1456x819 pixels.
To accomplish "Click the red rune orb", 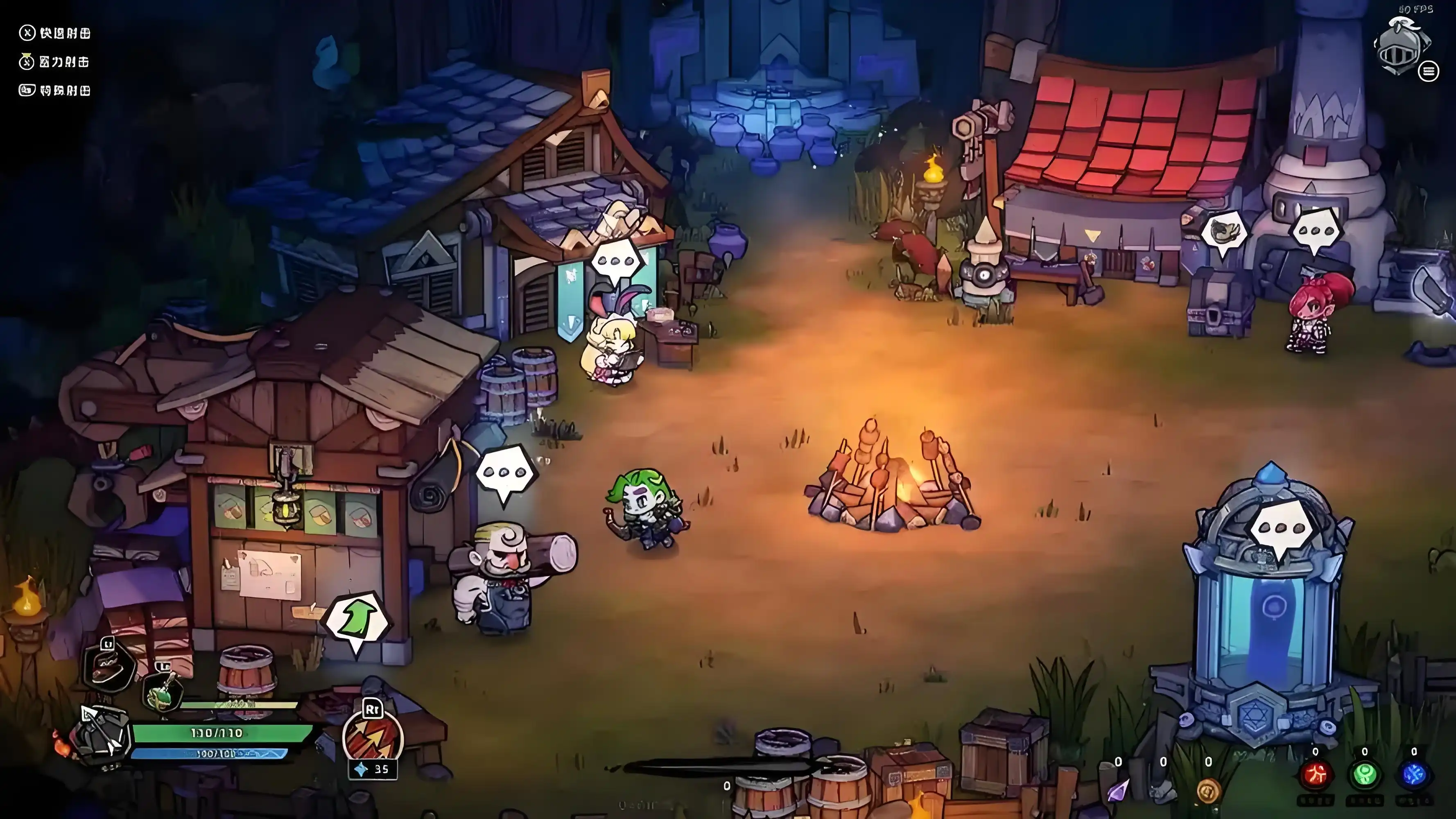I will [x=1316, y=775].
